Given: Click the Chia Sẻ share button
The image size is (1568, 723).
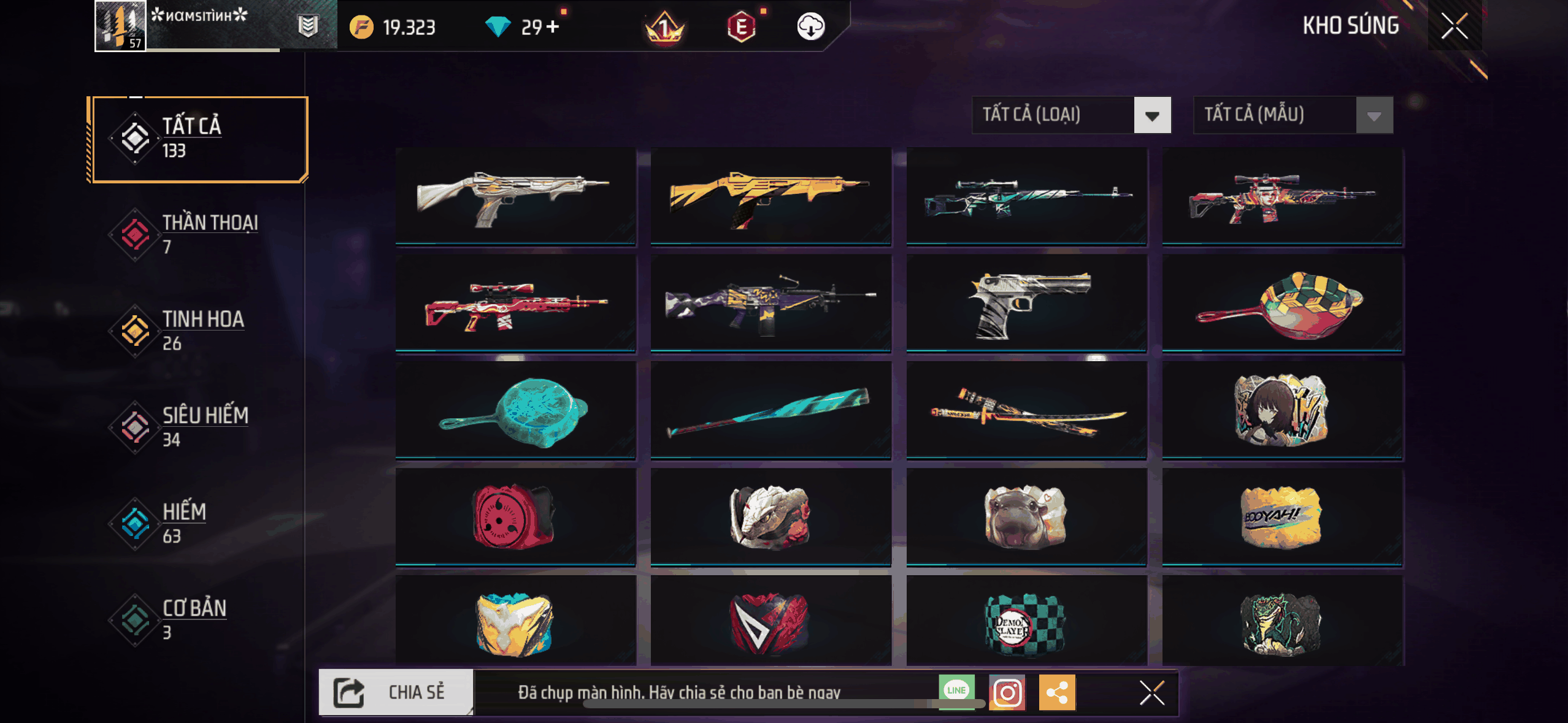Looking at the screenshot, I should [396, 692].
